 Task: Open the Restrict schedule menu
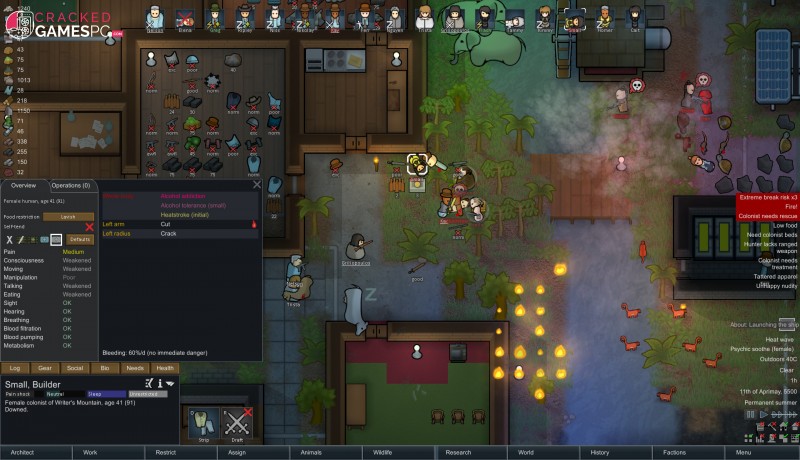164,452
